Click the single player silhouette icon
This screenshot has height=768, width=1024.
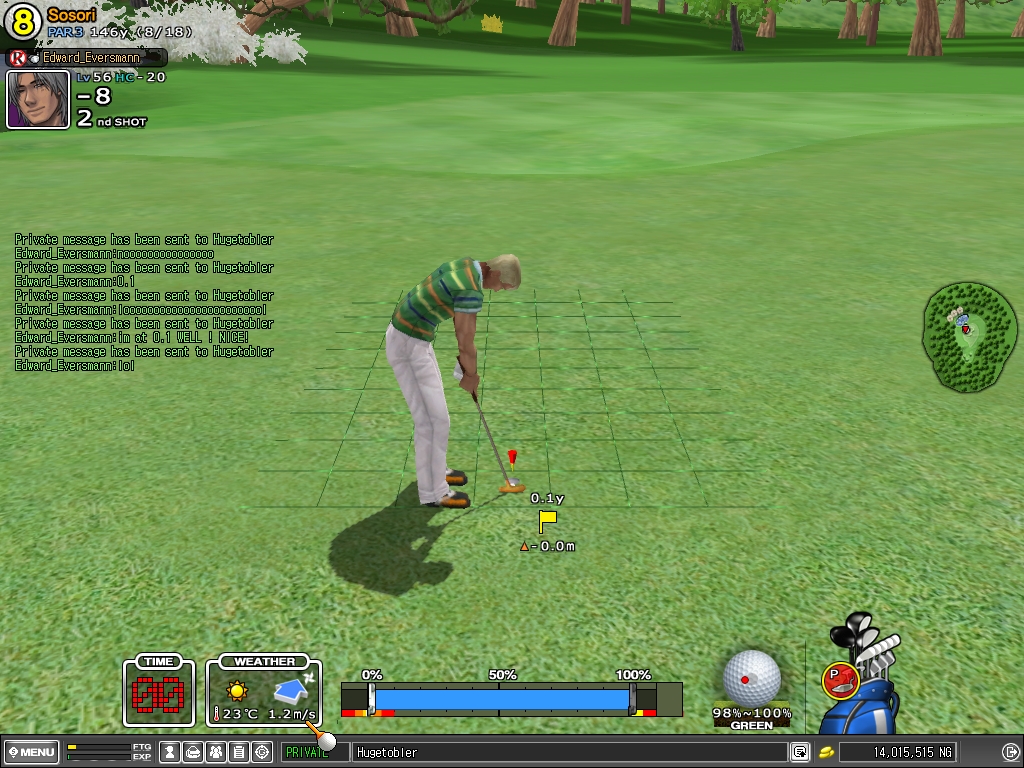tap(170, 752)
